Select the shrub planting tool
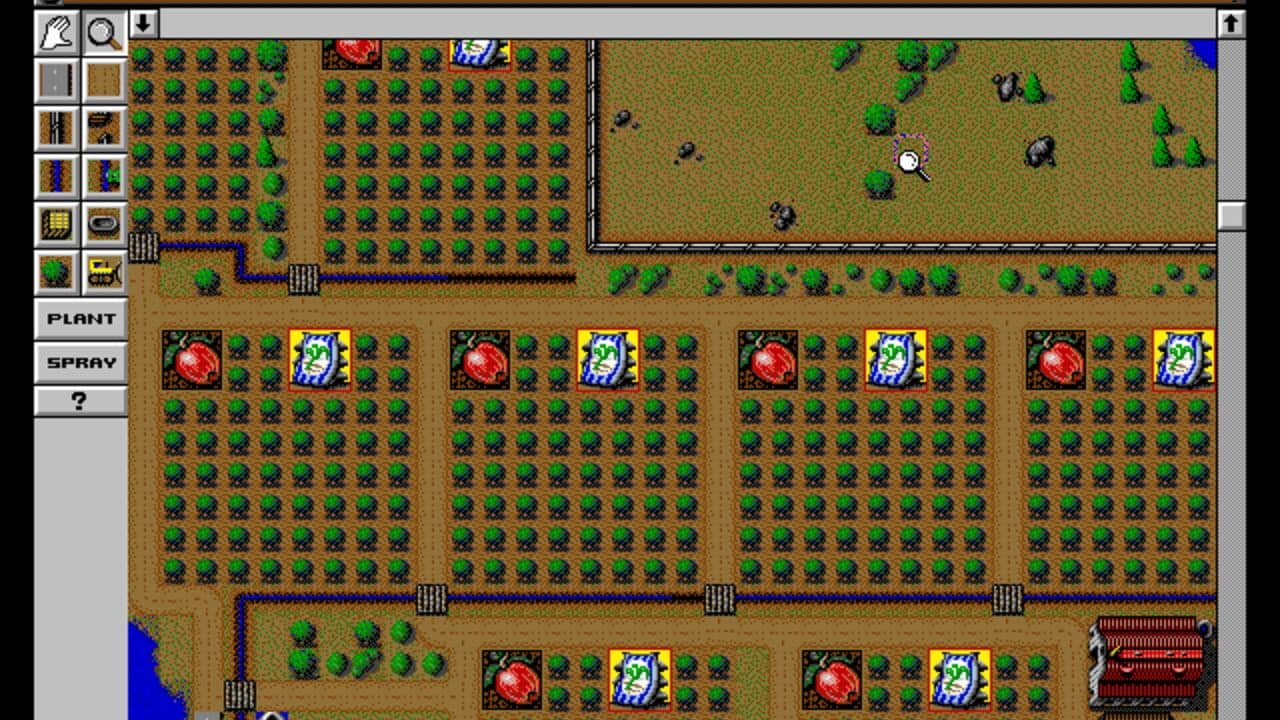This screenshot has height=720, width=1280. pos(56,270)
